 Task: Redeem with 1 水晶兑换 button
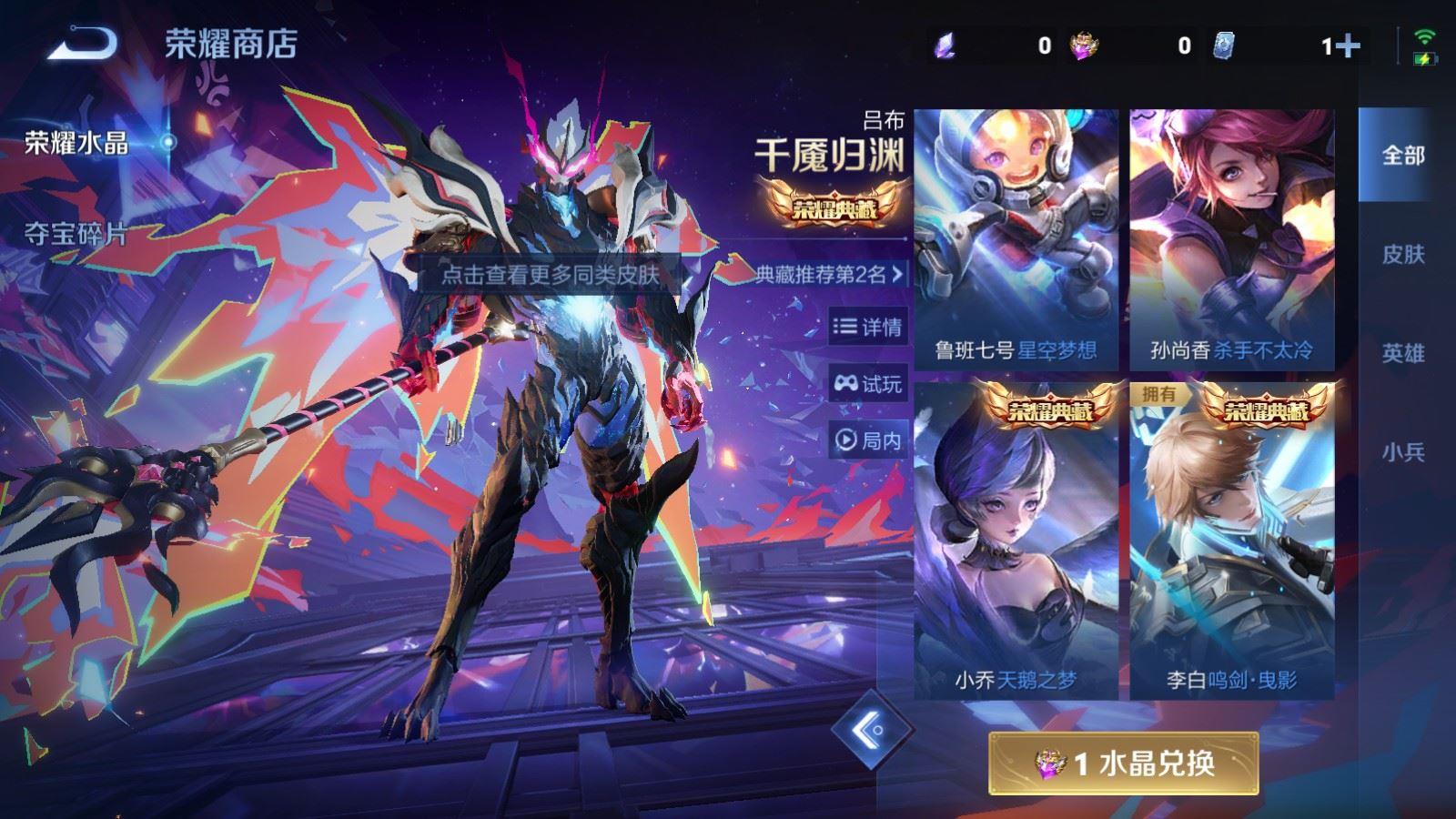point(1124,763)
